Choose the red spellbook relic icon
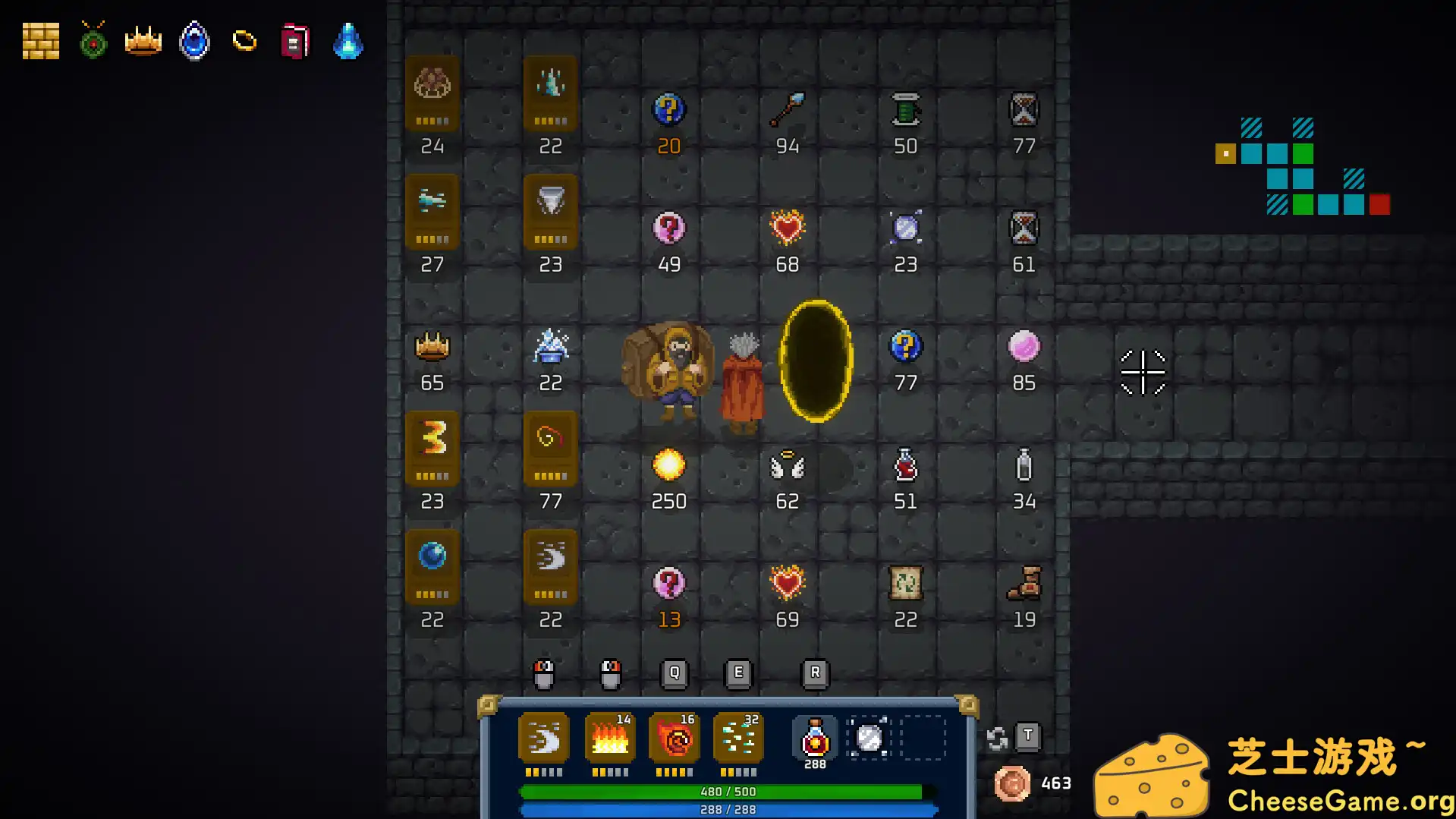 click(x=295, y=41)
